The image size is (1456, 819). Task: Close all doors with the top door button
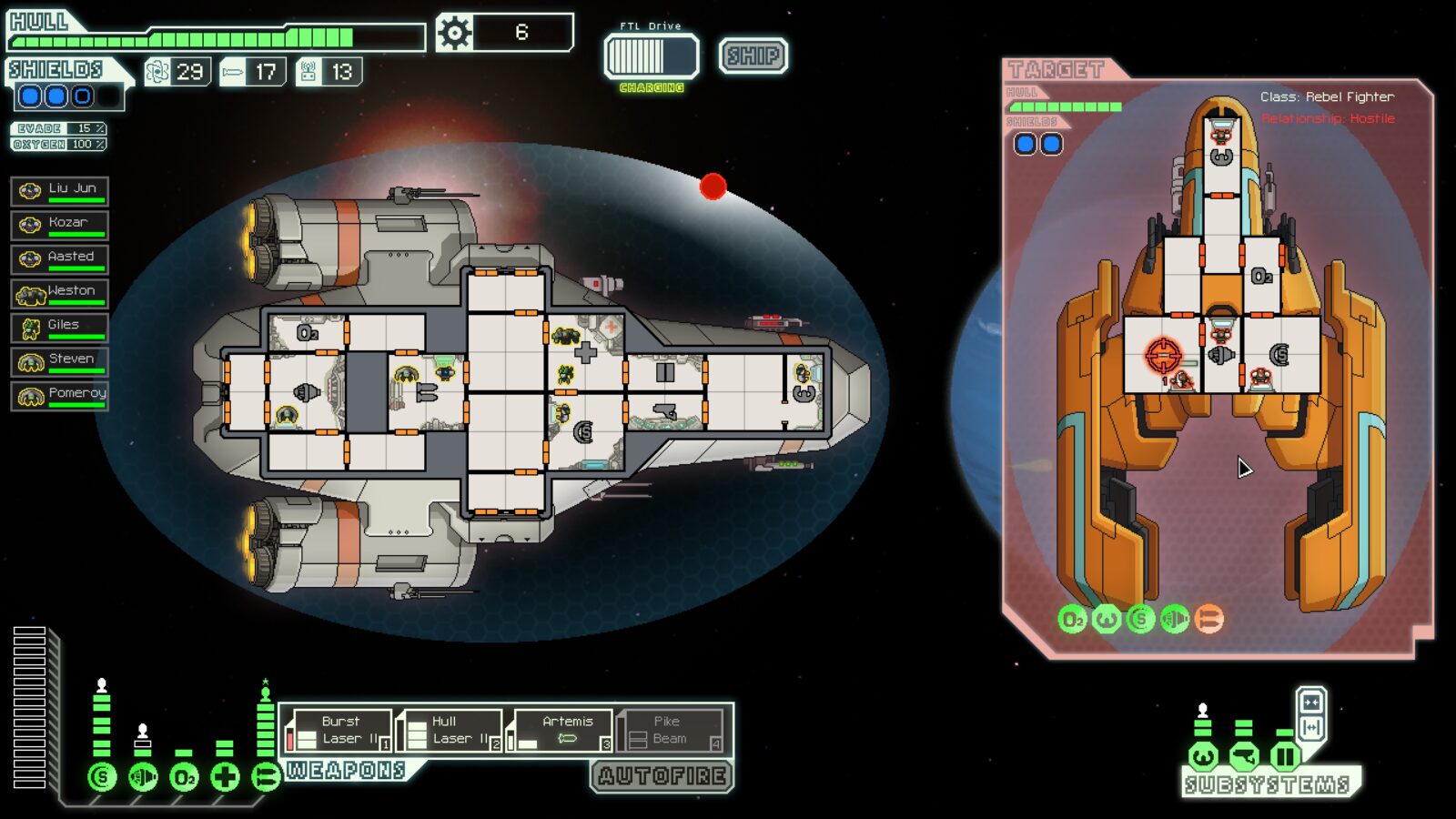[x=1311, y=703]
